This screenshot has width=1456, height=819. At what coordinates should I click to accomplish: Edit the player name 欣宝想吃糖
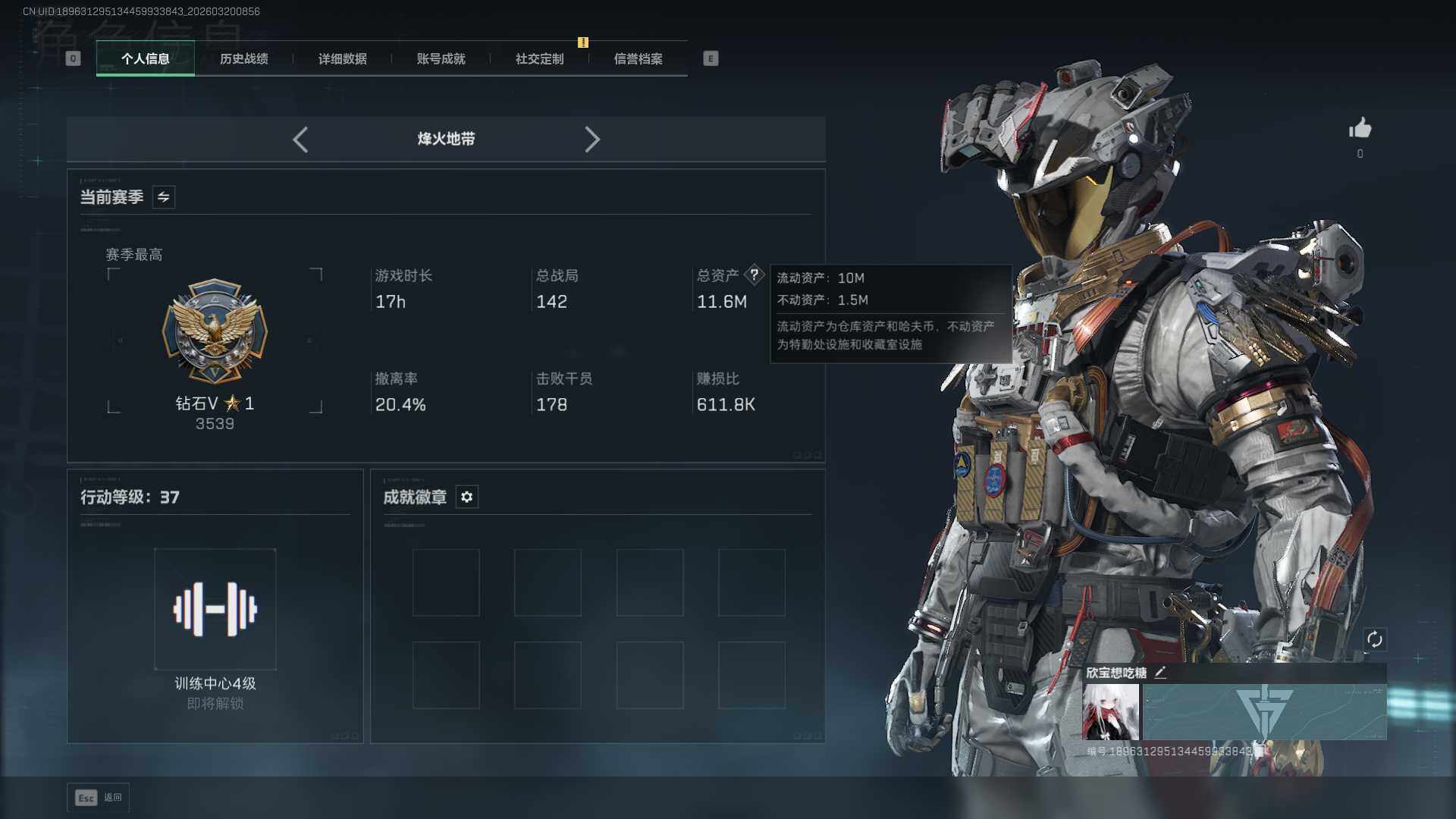[x=1160, y=673]
